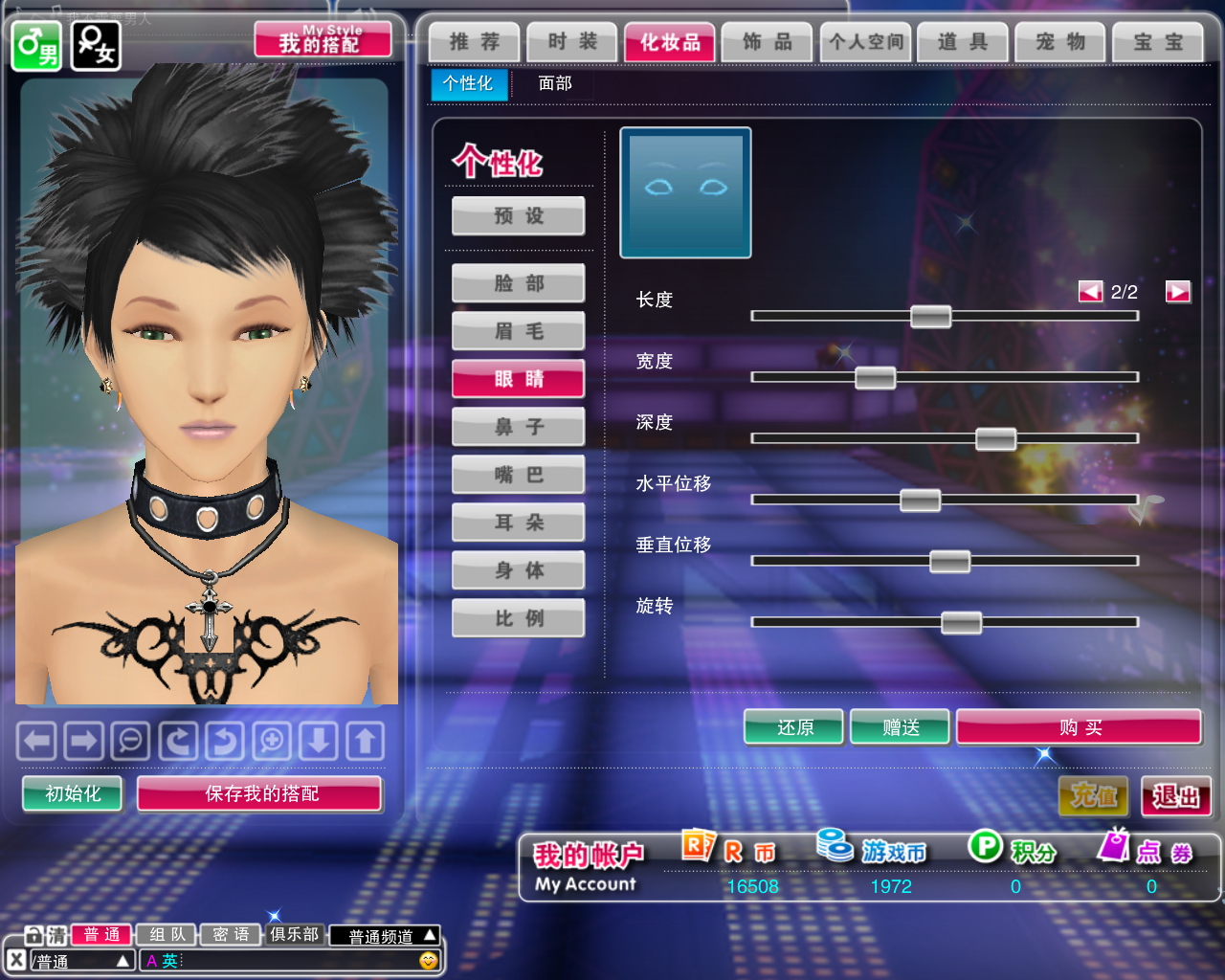Open the 面部 face sub-tab
The height and width of the screenshot is (980, 1225).
point(555,83)
